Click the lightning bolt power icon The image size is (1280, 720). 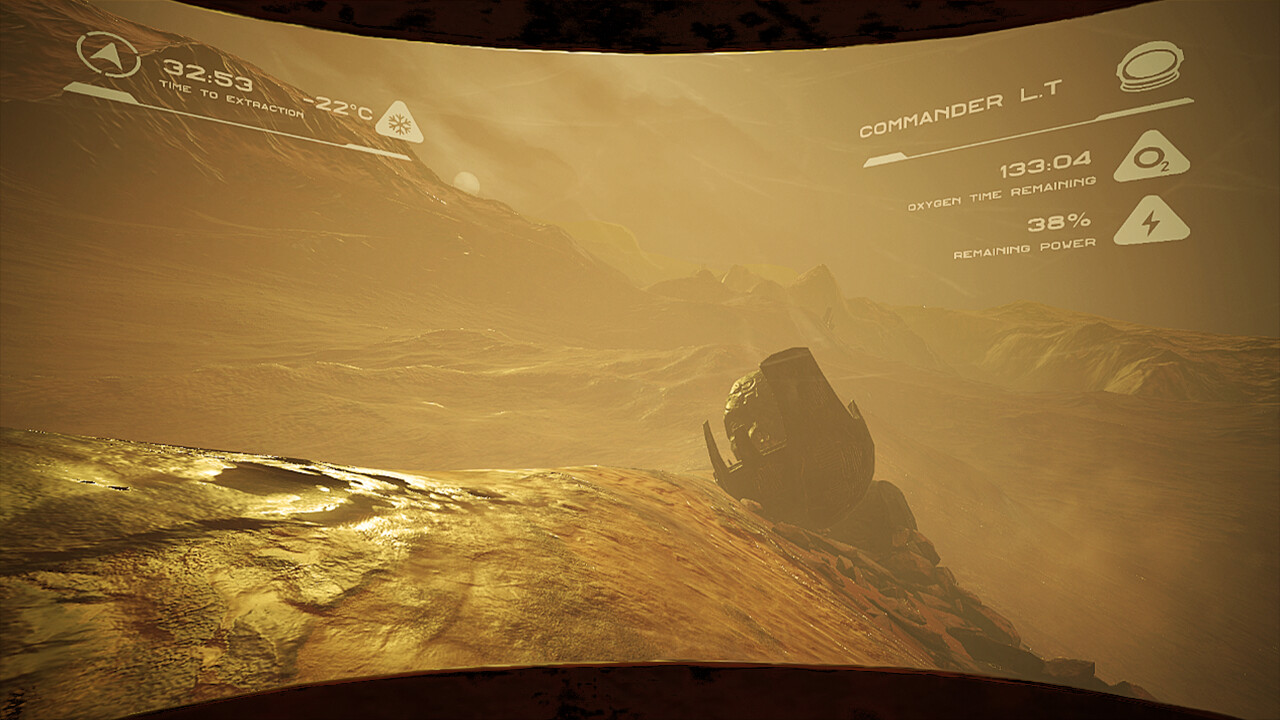[x=1152, y=223]
